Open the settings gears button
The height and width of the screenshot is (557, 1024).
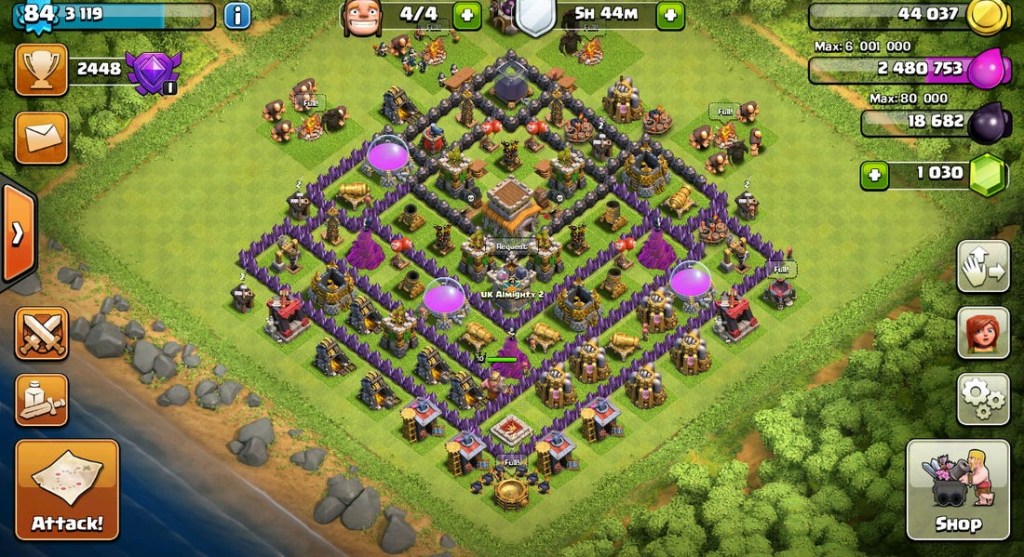983,399
